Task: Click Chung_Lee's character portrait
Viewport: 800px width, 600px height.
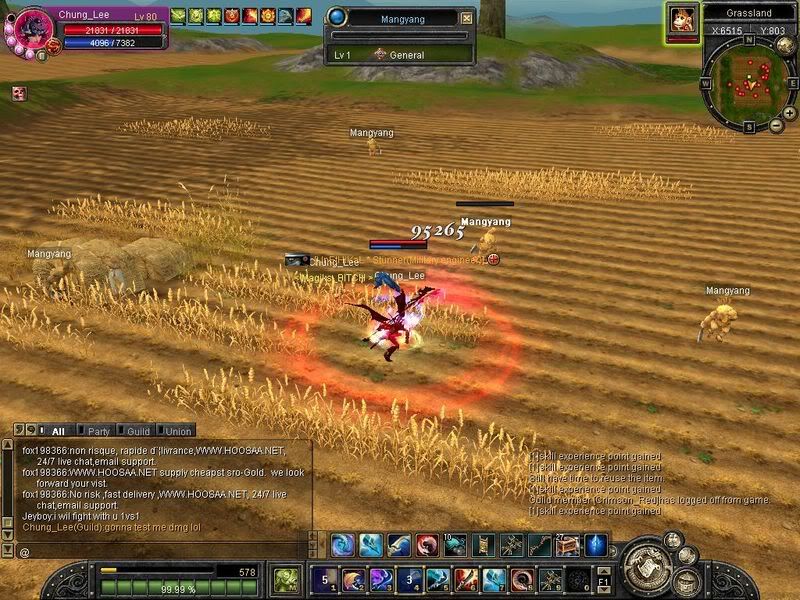Action: click(32, 26)
